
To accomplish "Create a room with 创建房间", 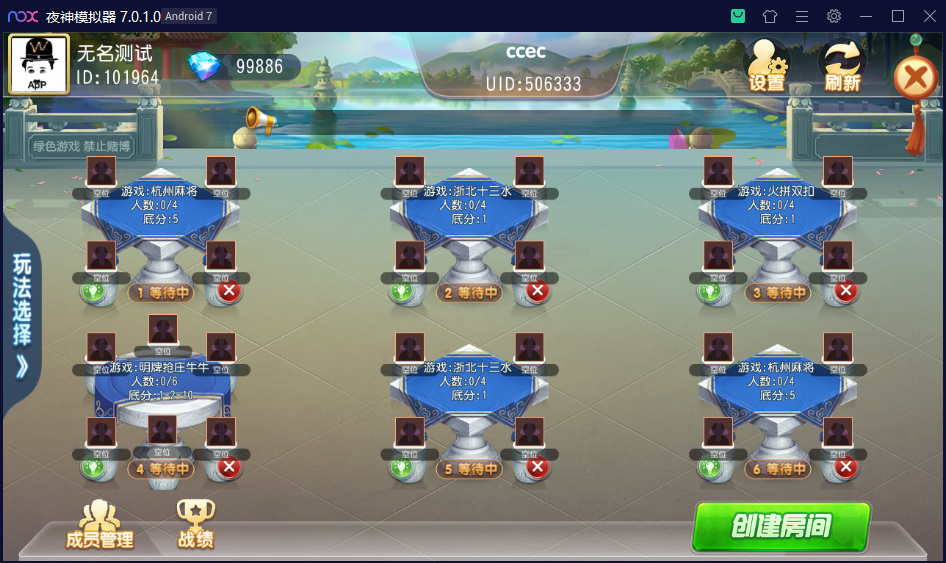I will coord(781,526).
